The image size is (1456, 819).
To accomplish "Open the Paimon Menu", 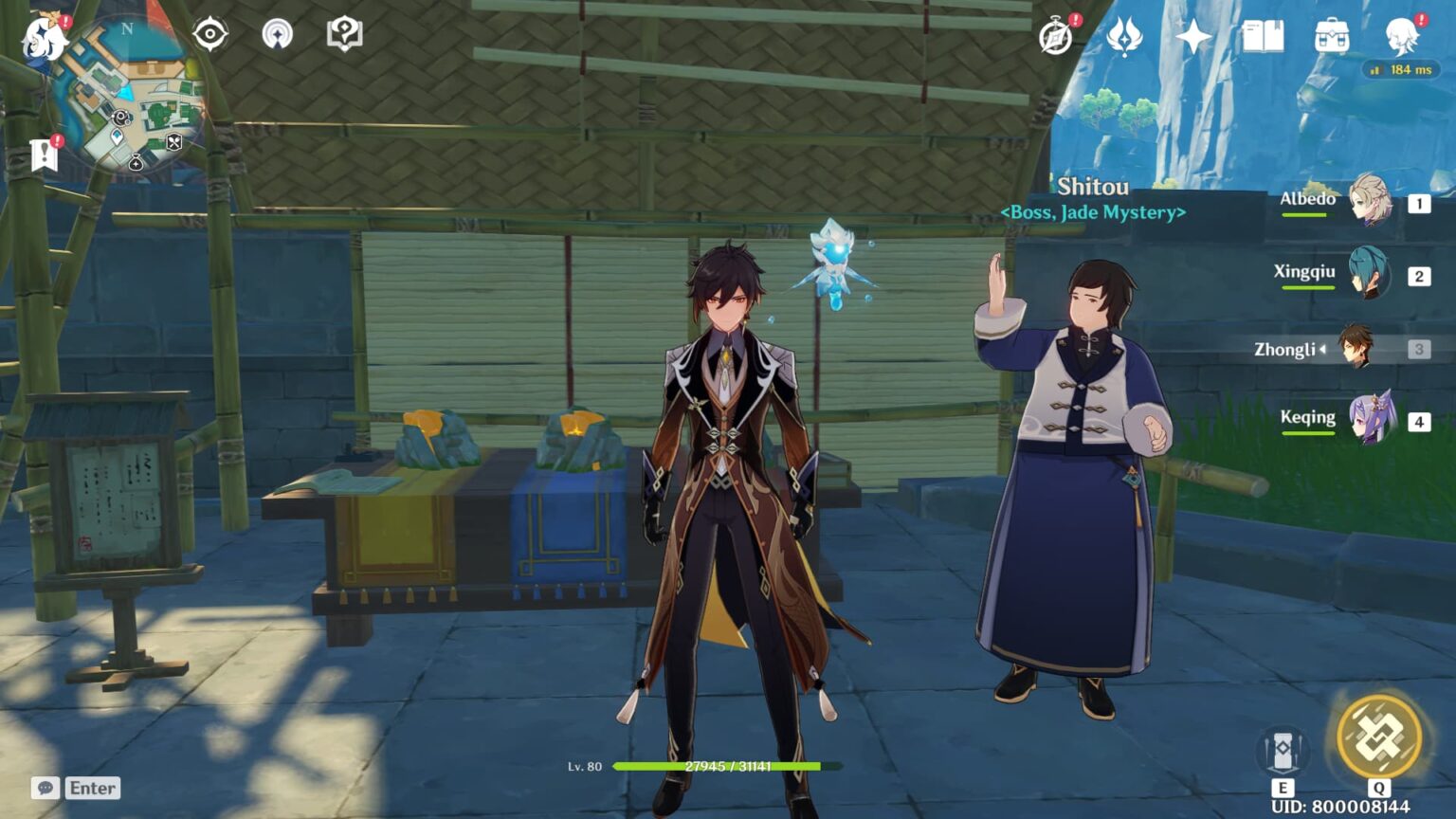I will coord(42,38).
